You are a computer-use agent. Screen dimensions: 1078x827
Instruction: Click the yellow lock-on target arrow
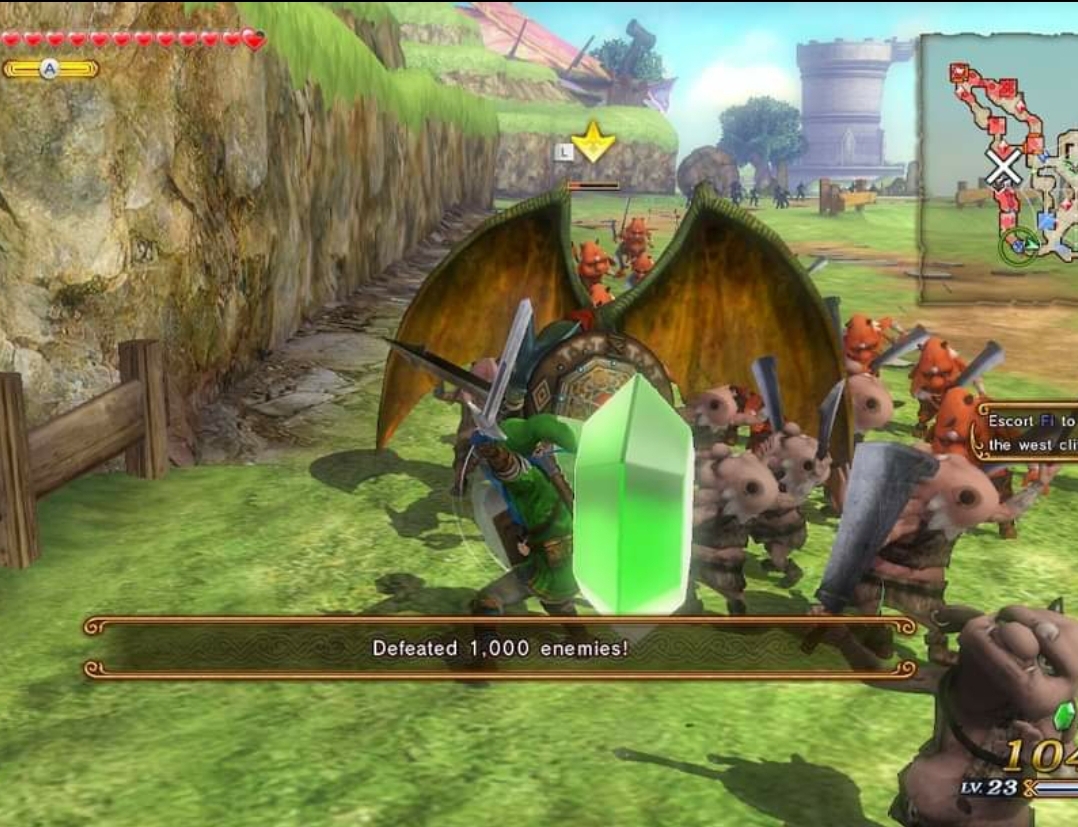pyautogui.click(x=593, y=142)
